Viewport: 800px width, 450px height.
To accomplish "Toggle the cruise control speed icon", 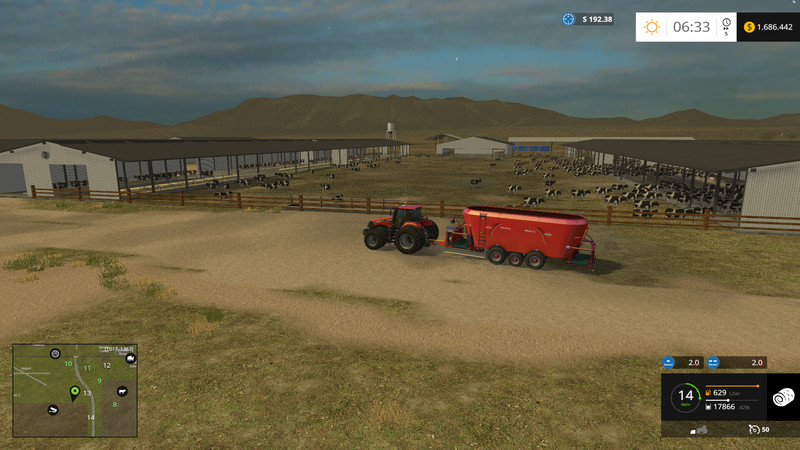I will pyautogui.click(x=754, y=429).
